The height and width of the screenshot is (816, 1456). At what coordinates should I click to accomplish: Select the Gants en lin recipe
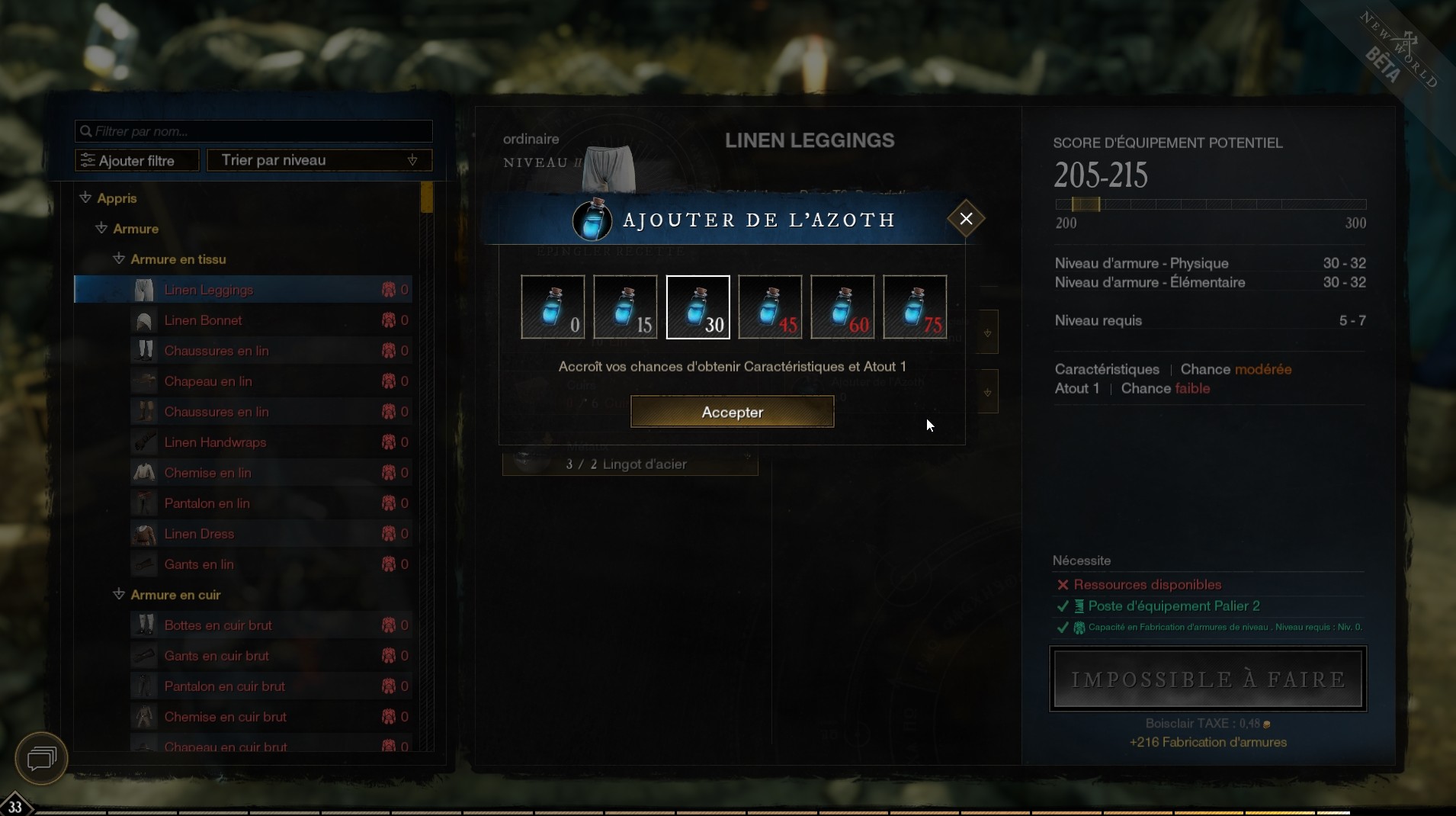(200, 564)
